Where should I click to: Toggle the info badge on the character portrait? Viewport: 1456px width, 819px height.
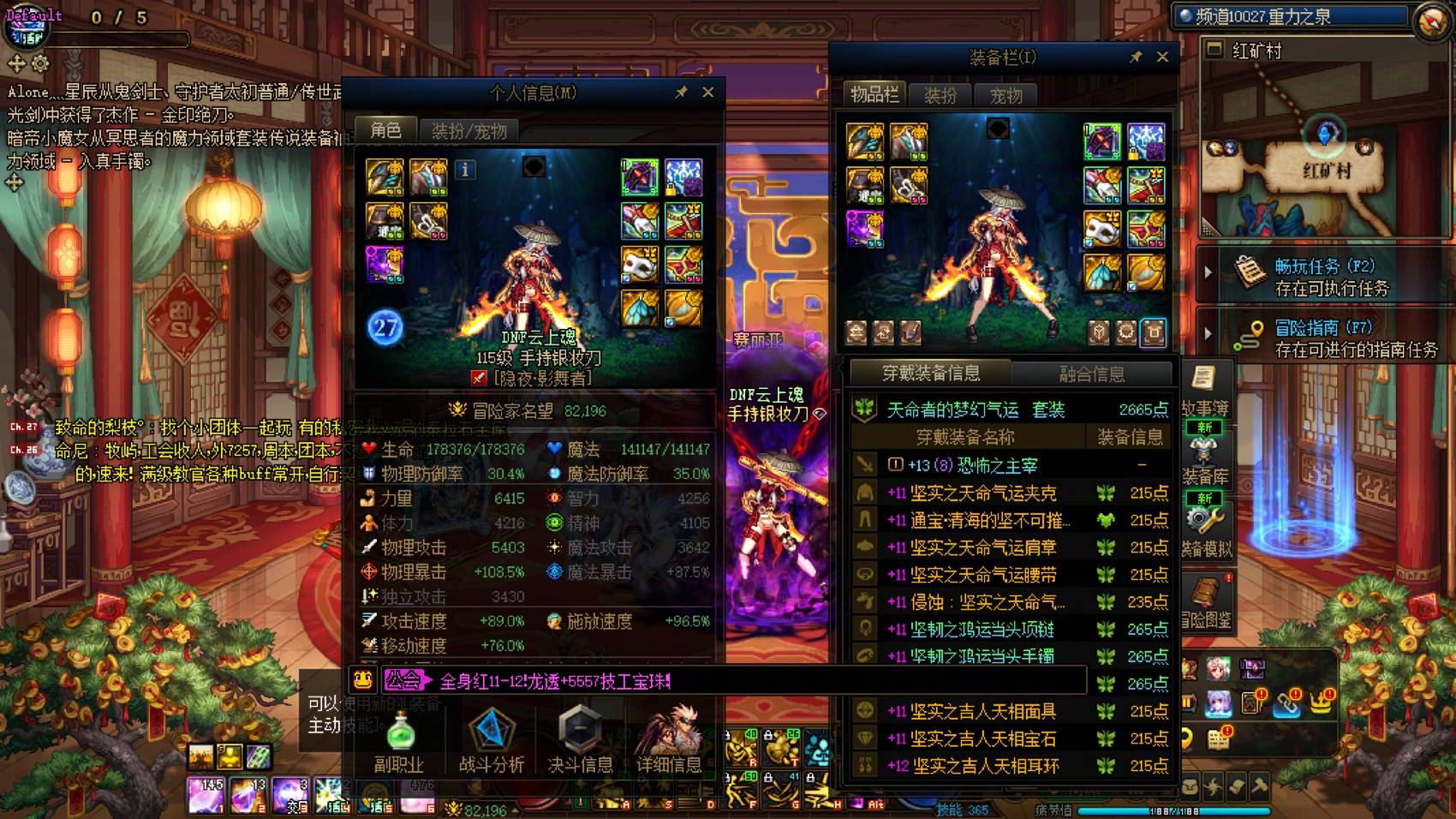click(464, 170)
